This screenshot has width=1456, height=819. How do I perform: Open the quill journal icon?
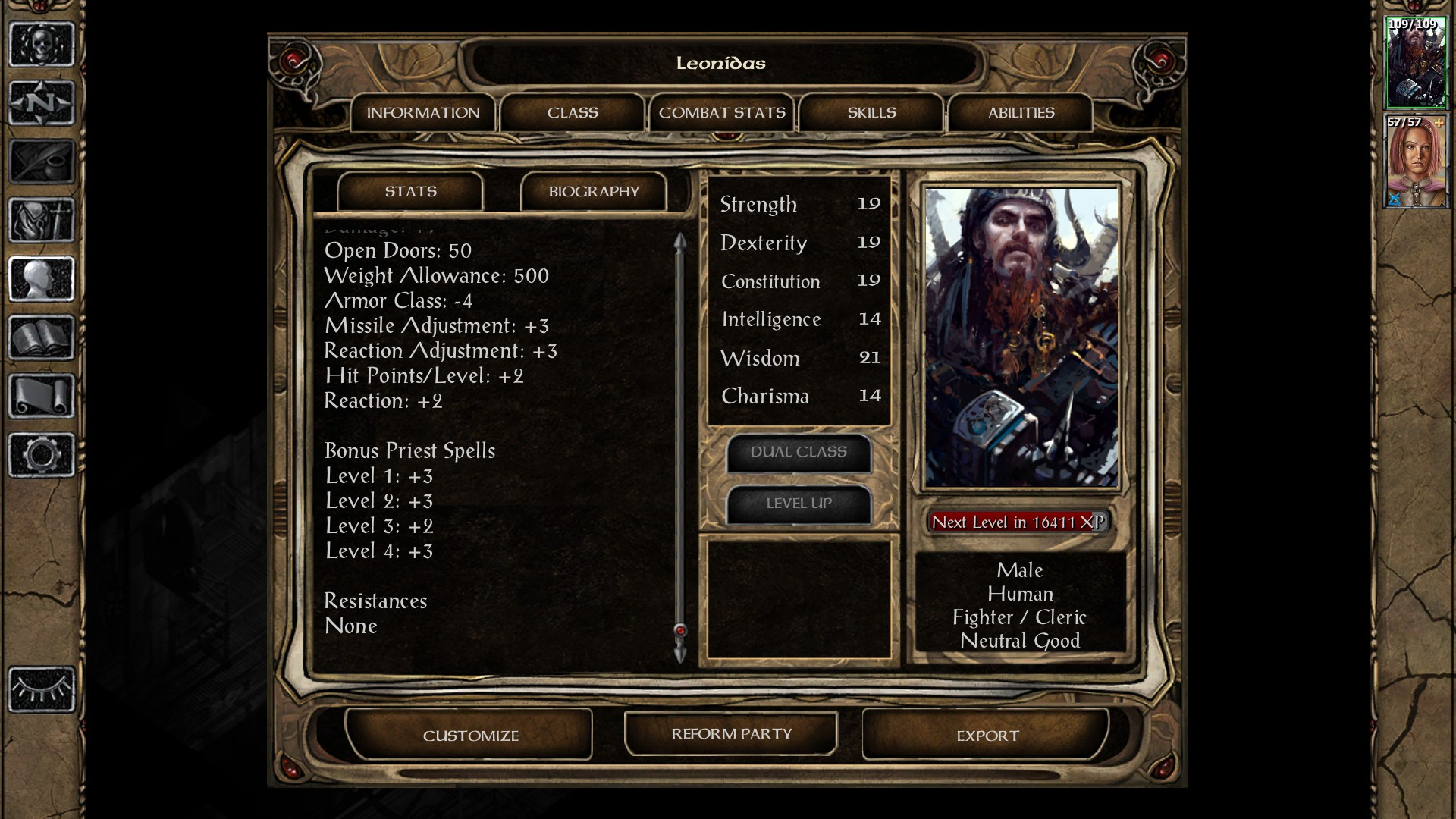pos(42,162)
